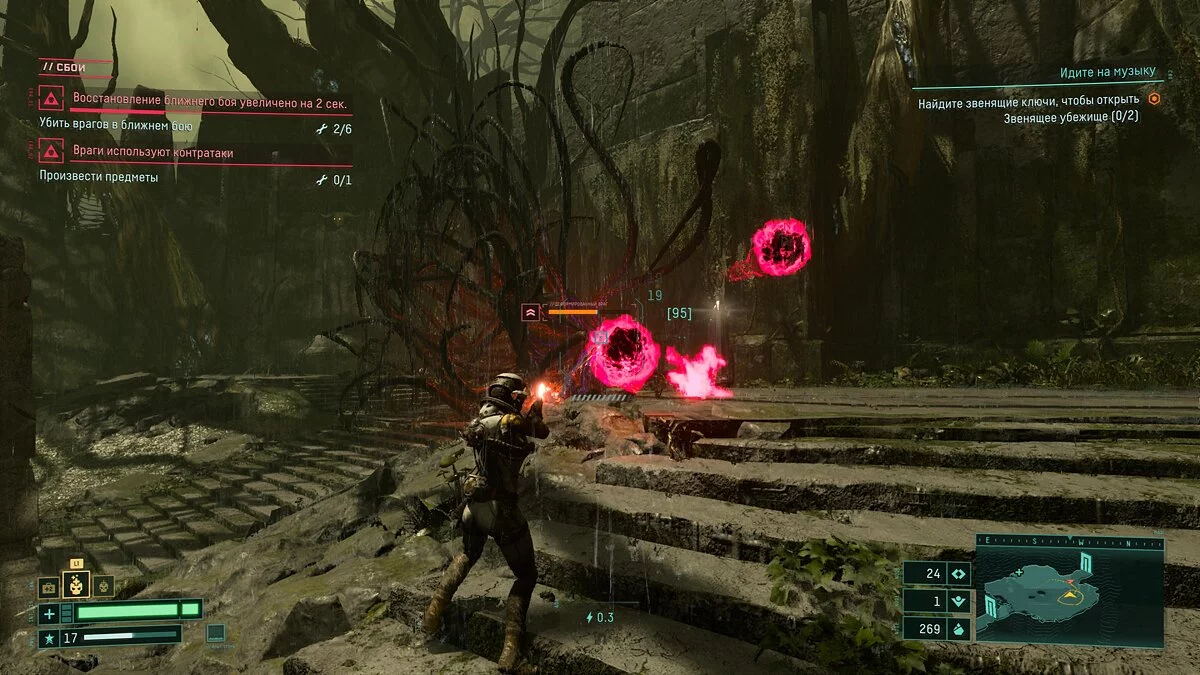Select the medkit consumable slot
1200x675 pixels.
pyautogui.click(x=48, y=588)
